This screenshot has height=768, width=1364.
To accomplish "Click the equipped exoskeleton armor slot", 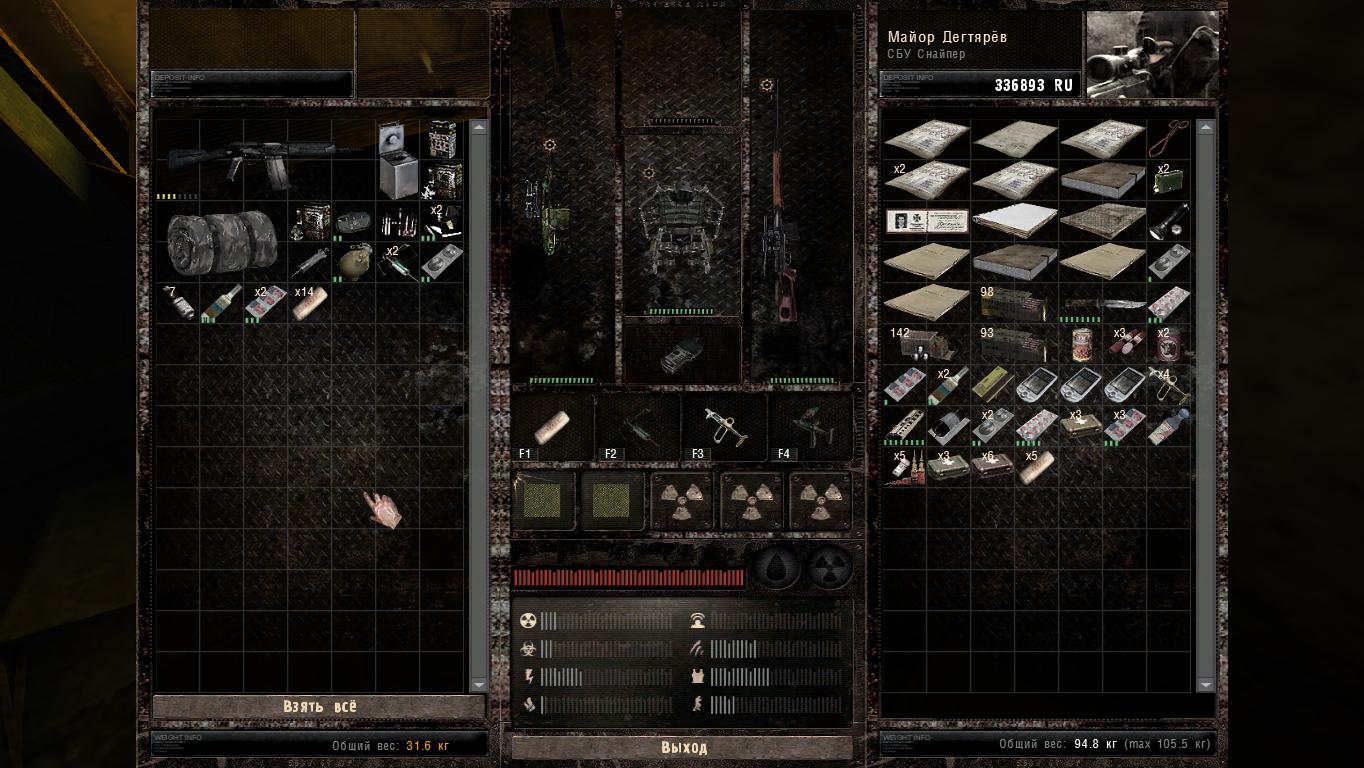I will 682,227.
